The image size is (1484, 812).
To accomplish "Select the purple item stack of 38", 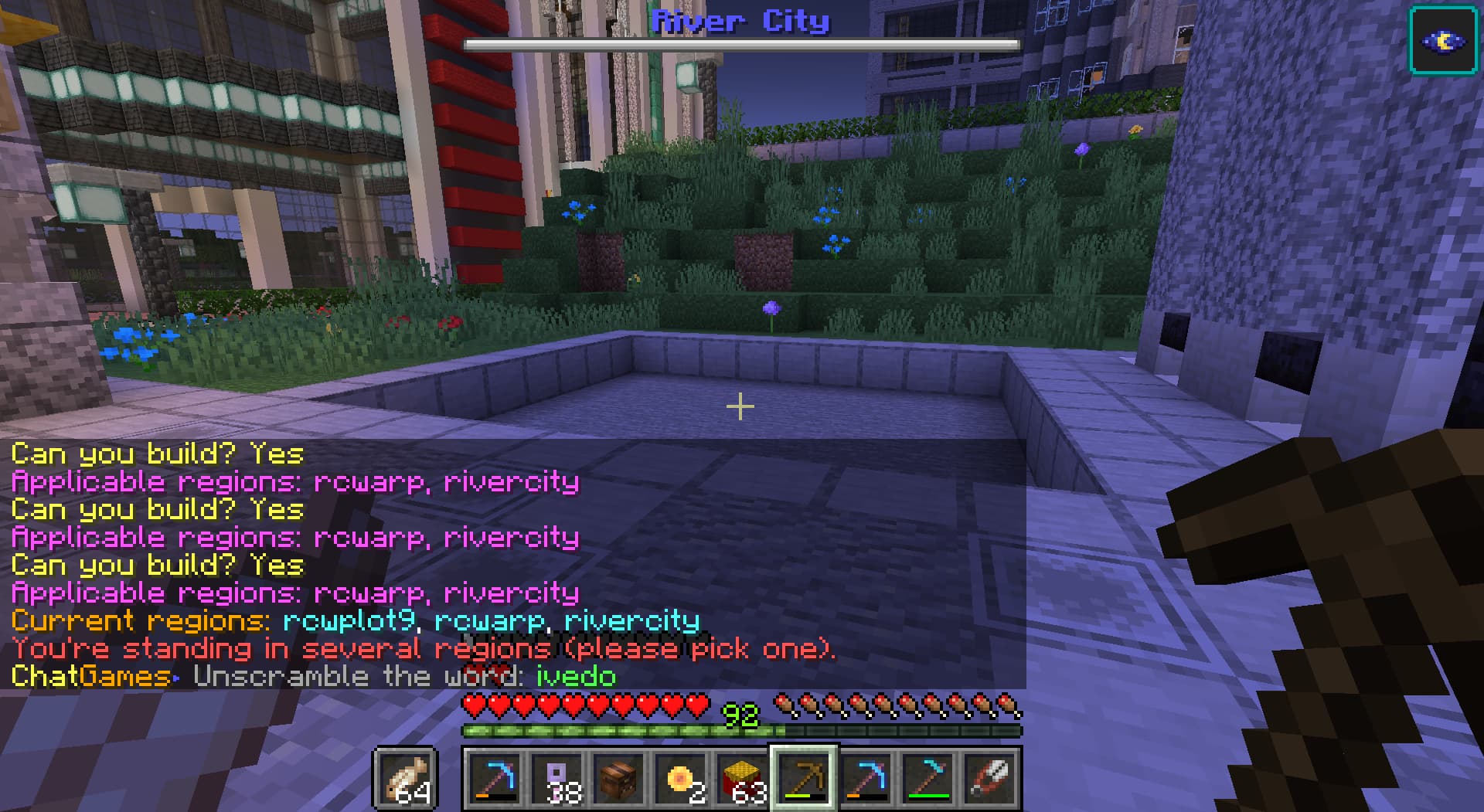I will [556, 778].
